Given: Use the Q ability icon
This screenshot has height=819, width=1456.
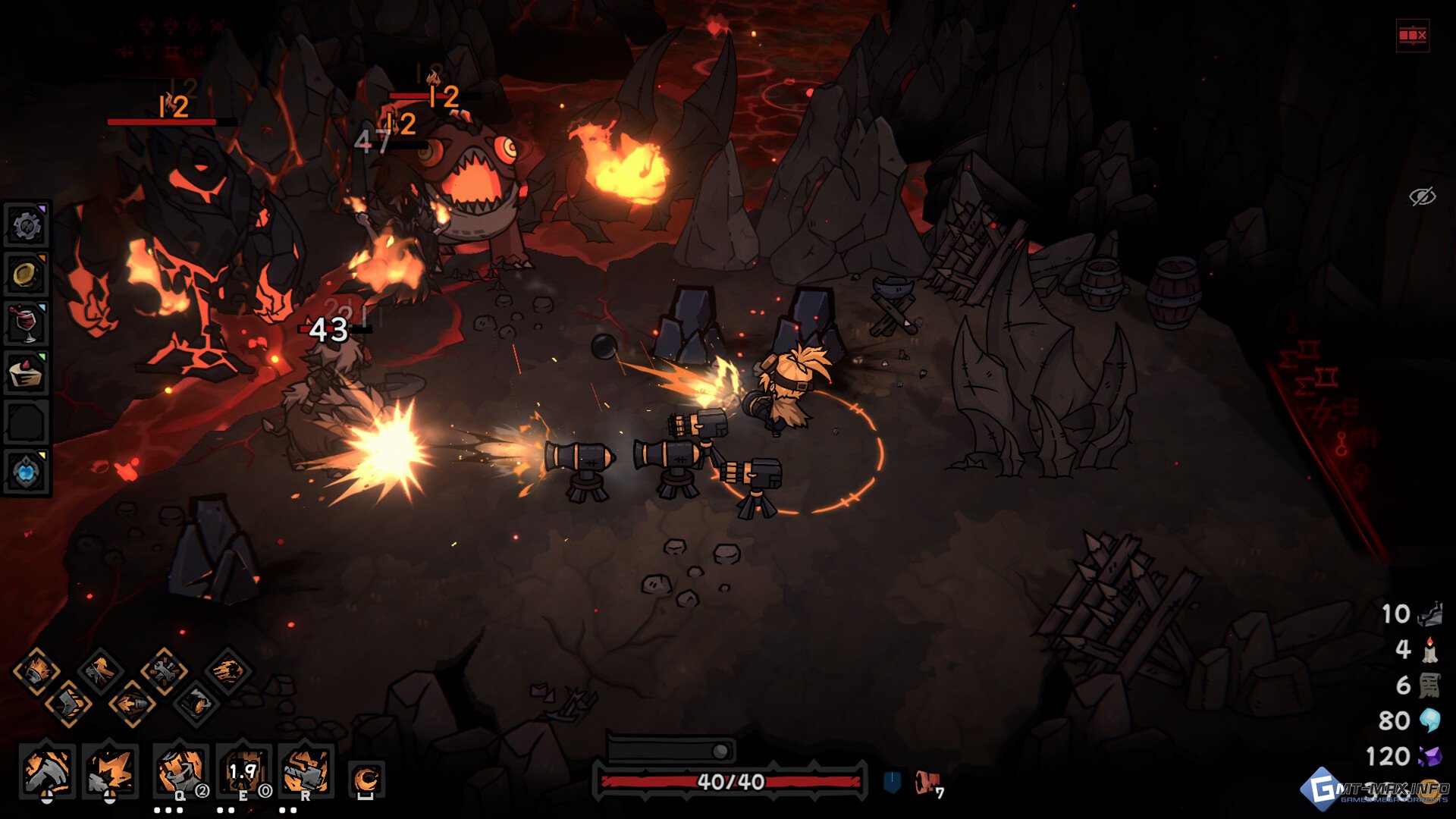Looking at the screenshot, I should click(180, 771).
